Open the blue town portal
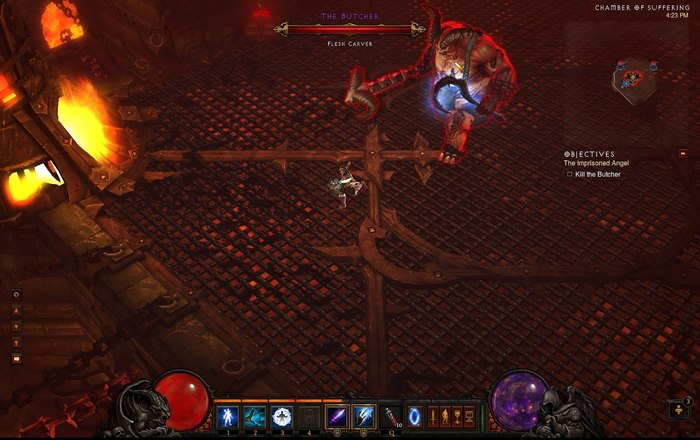The image size is (700, 440). (415, 415)
